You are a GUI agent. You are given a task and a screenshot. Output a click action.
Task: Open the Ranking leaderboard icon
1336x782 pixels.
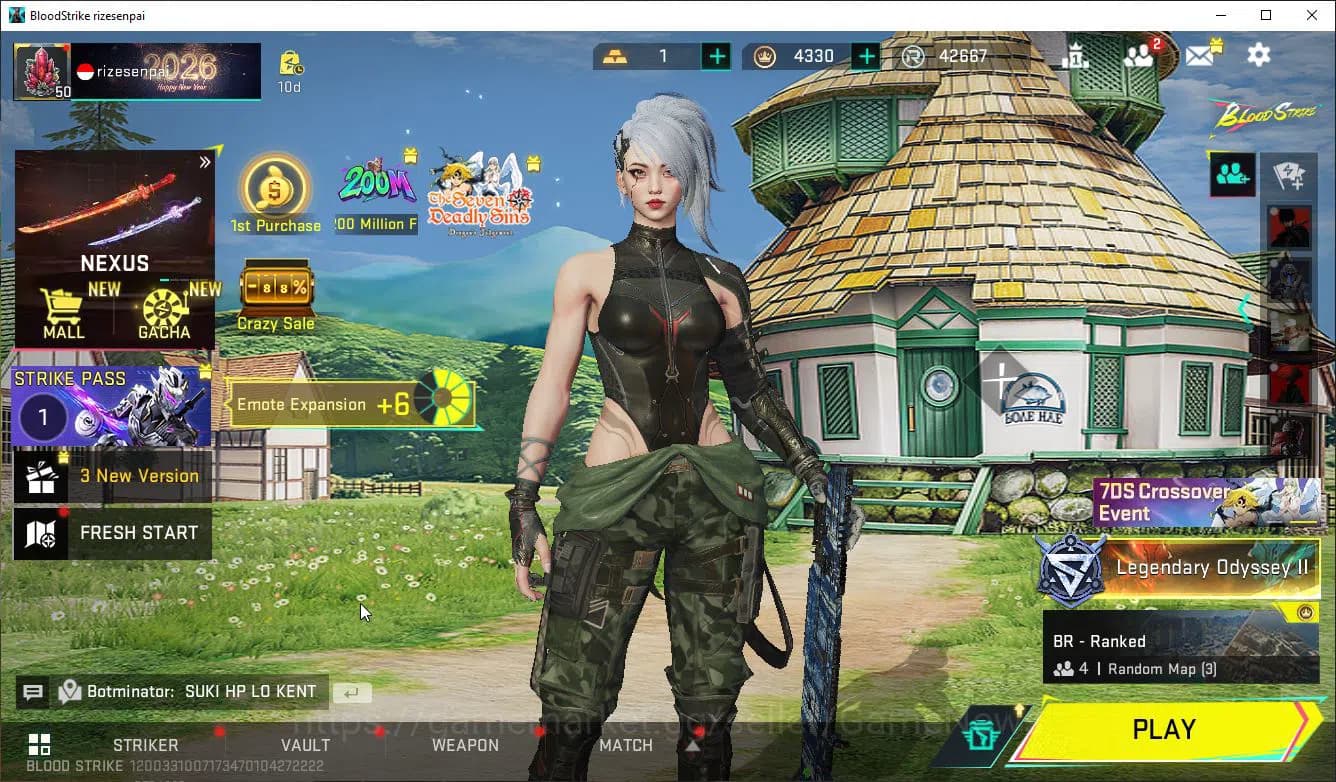coord(1078,55)
